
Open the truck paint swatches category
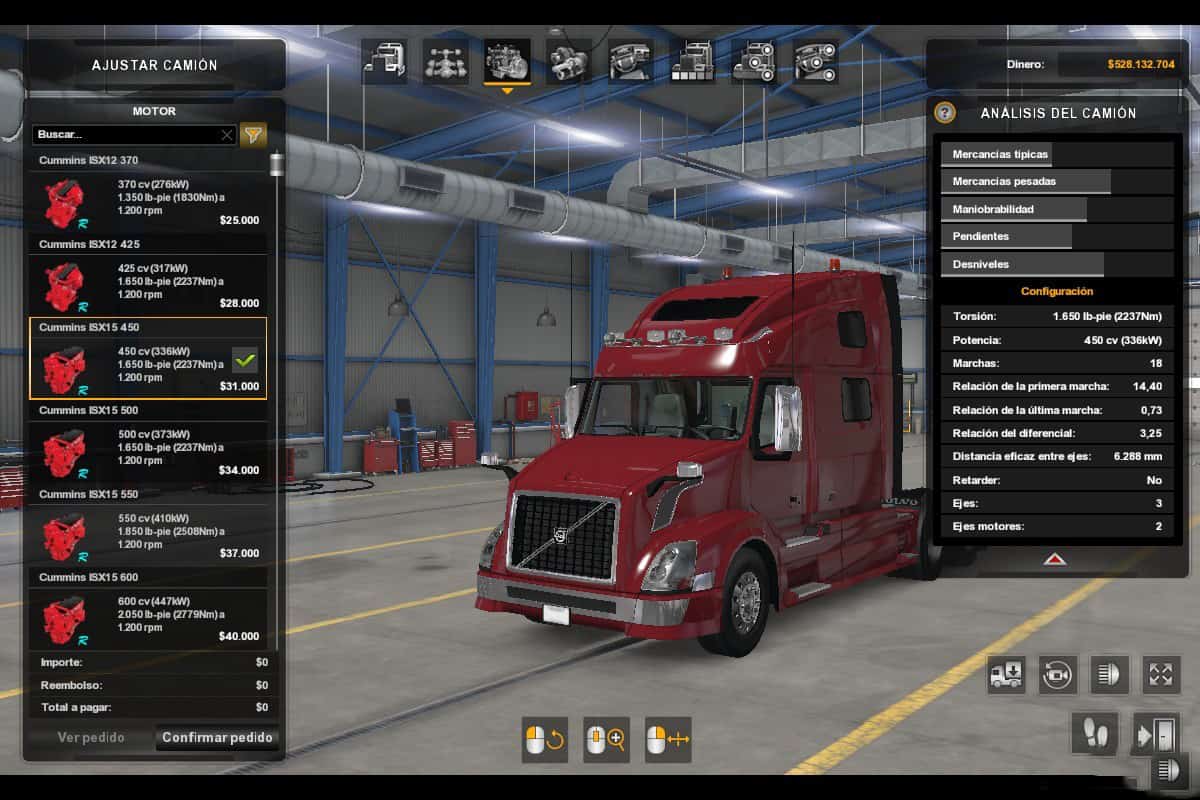click(x=693, y=62)
